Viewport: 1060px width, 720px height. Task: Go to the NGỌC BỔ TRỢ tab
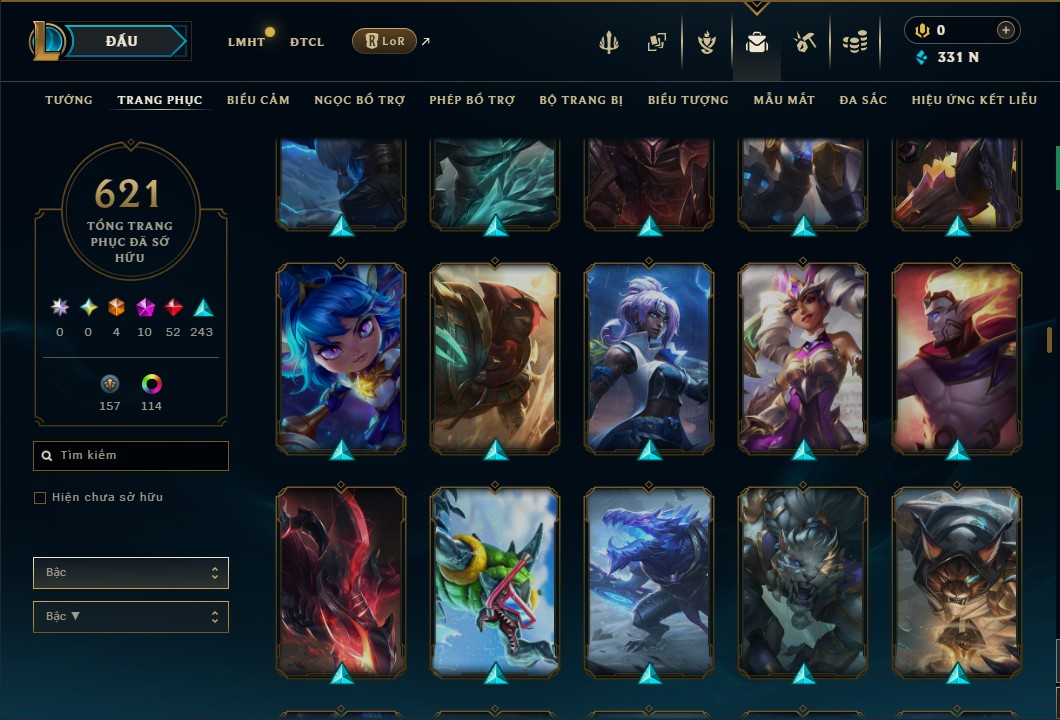pos(359,100)
